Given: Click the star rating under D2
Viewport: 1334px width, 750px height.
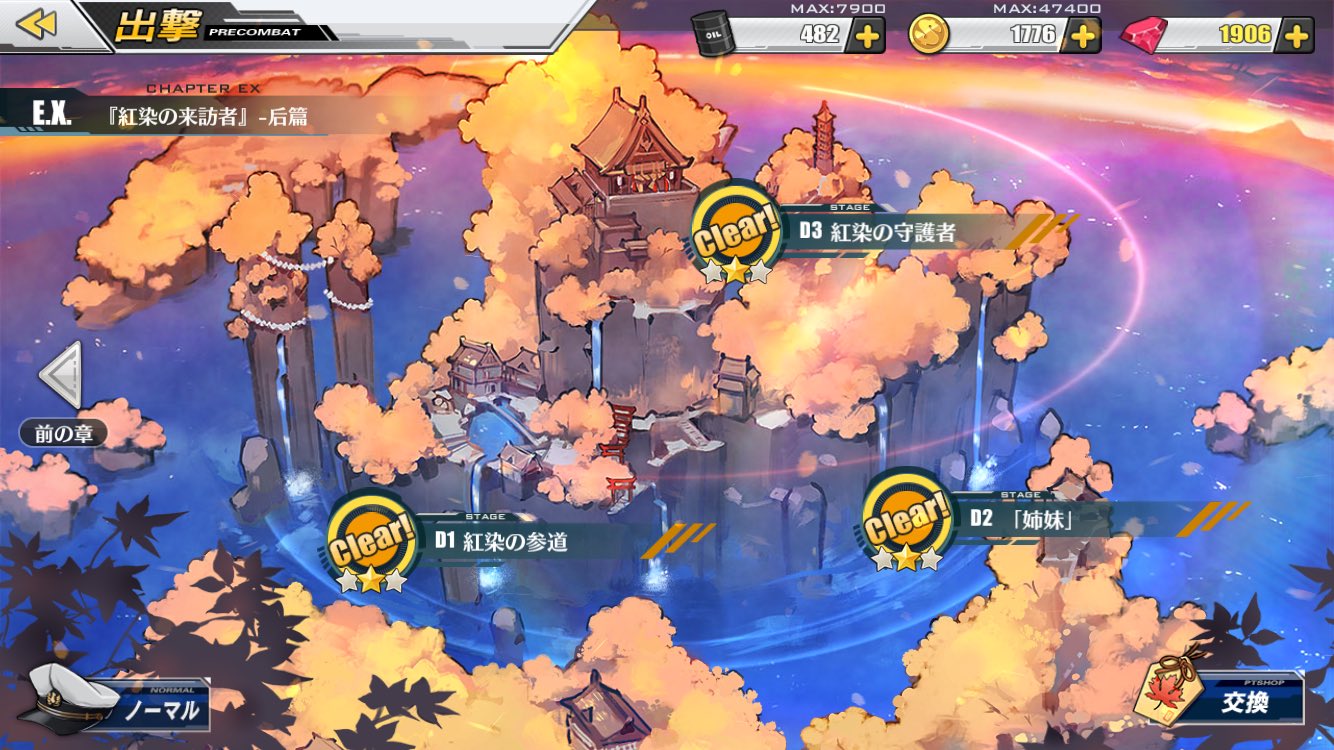Looking at the screenshot, I should pyautogui.click(x=907, y=560).
